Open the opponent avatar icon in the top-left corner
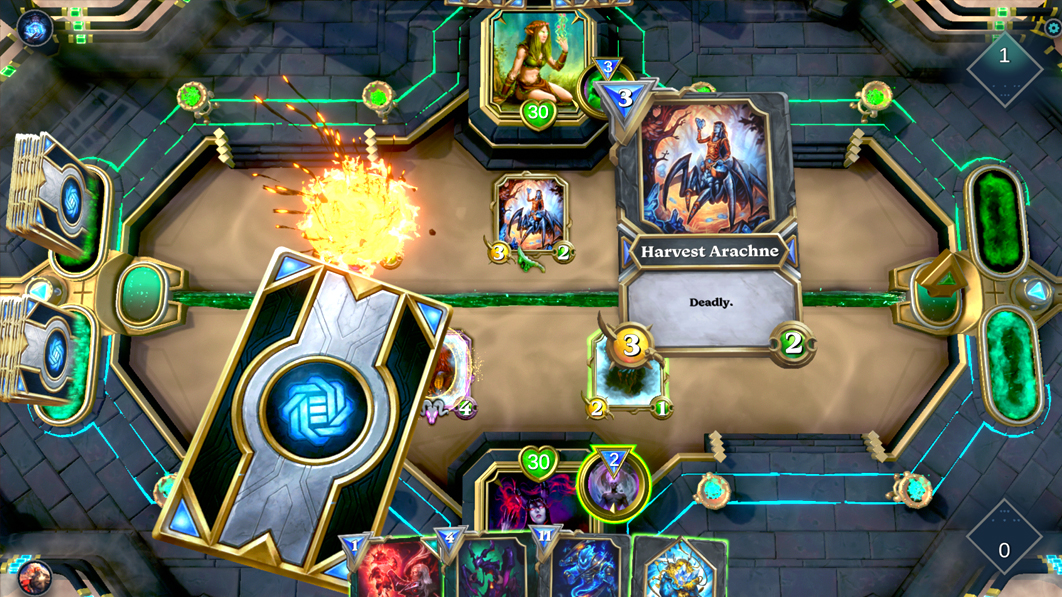The image size is (1062, 597). point(35,28)
